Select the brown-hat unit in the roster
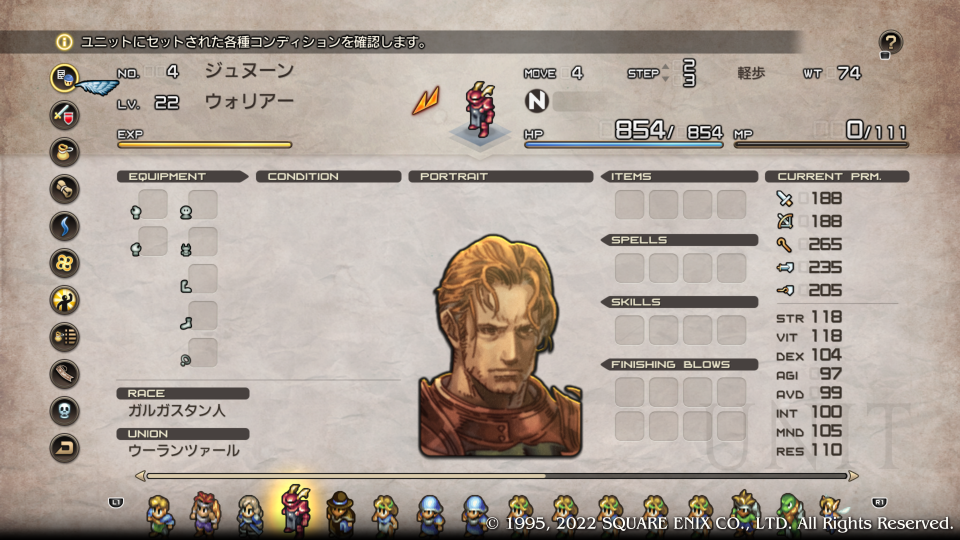Image resolution: width=960 pixels, height=540 pixels. pyautogui.click(x=340, y=511)
